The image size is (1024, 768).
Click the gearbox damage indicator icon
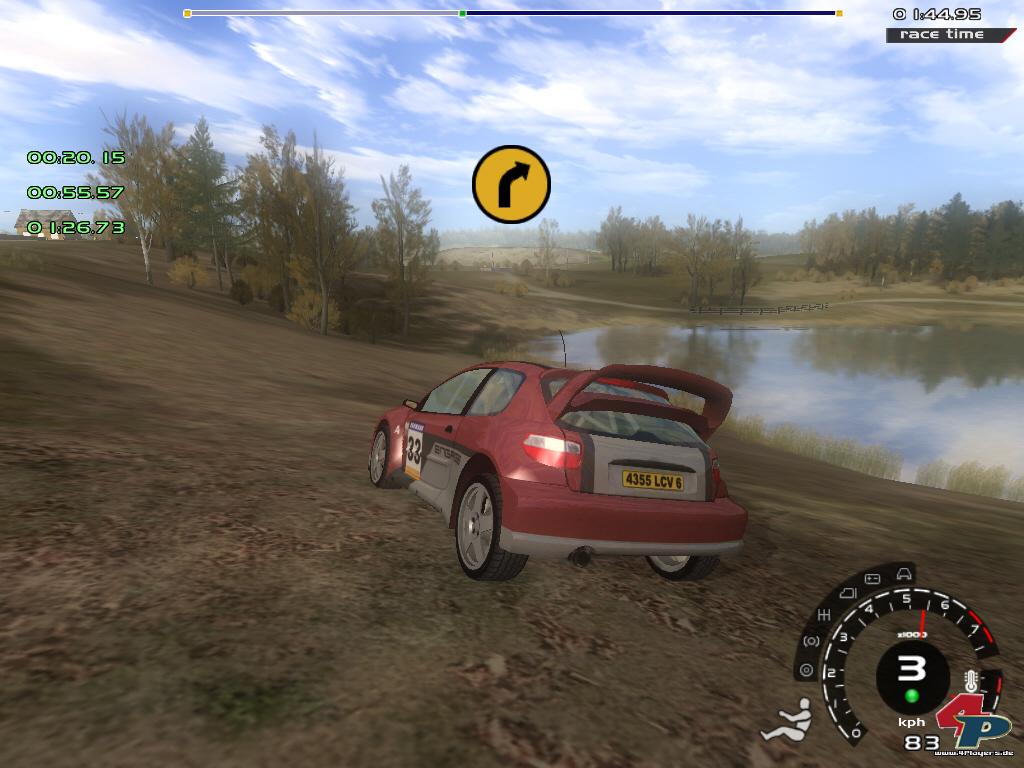click(x=824, y=613)
